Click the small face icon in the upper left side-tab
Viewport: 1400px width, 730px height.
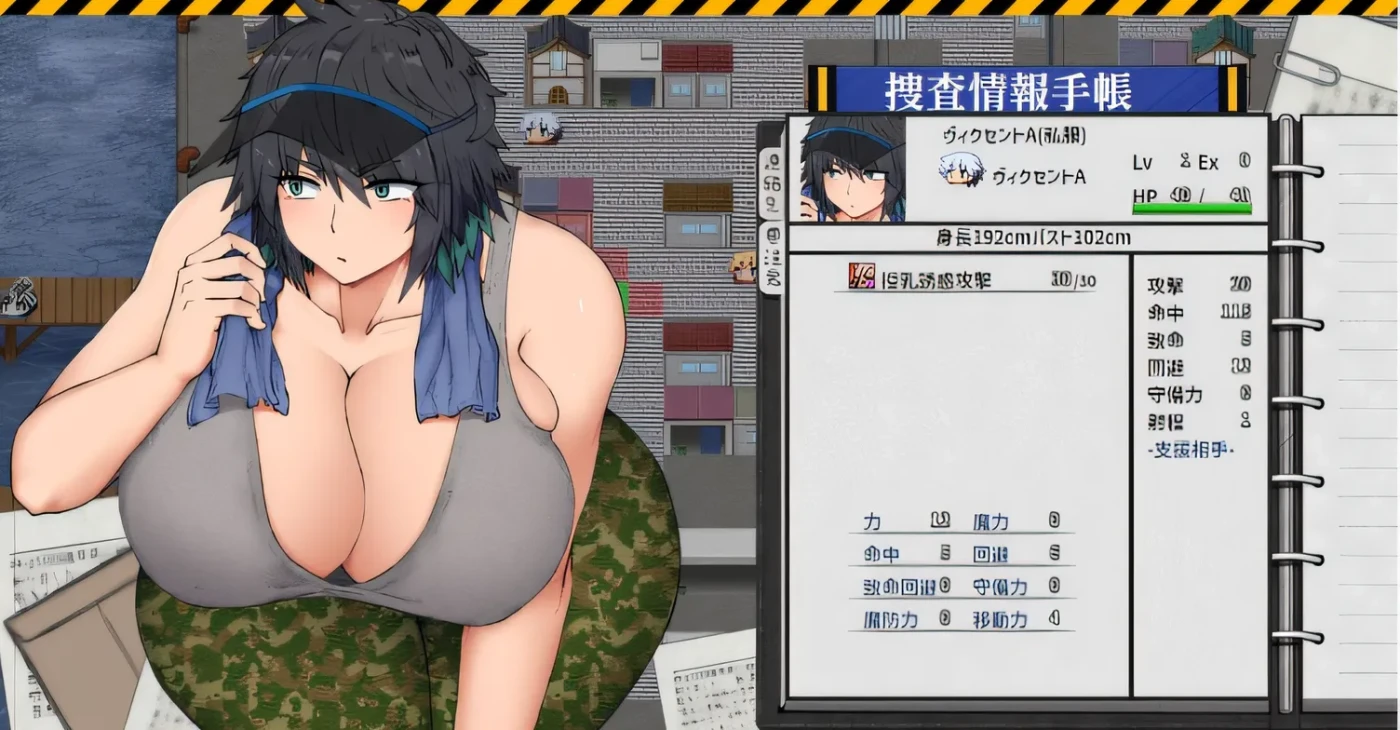[x=774, y=160]
